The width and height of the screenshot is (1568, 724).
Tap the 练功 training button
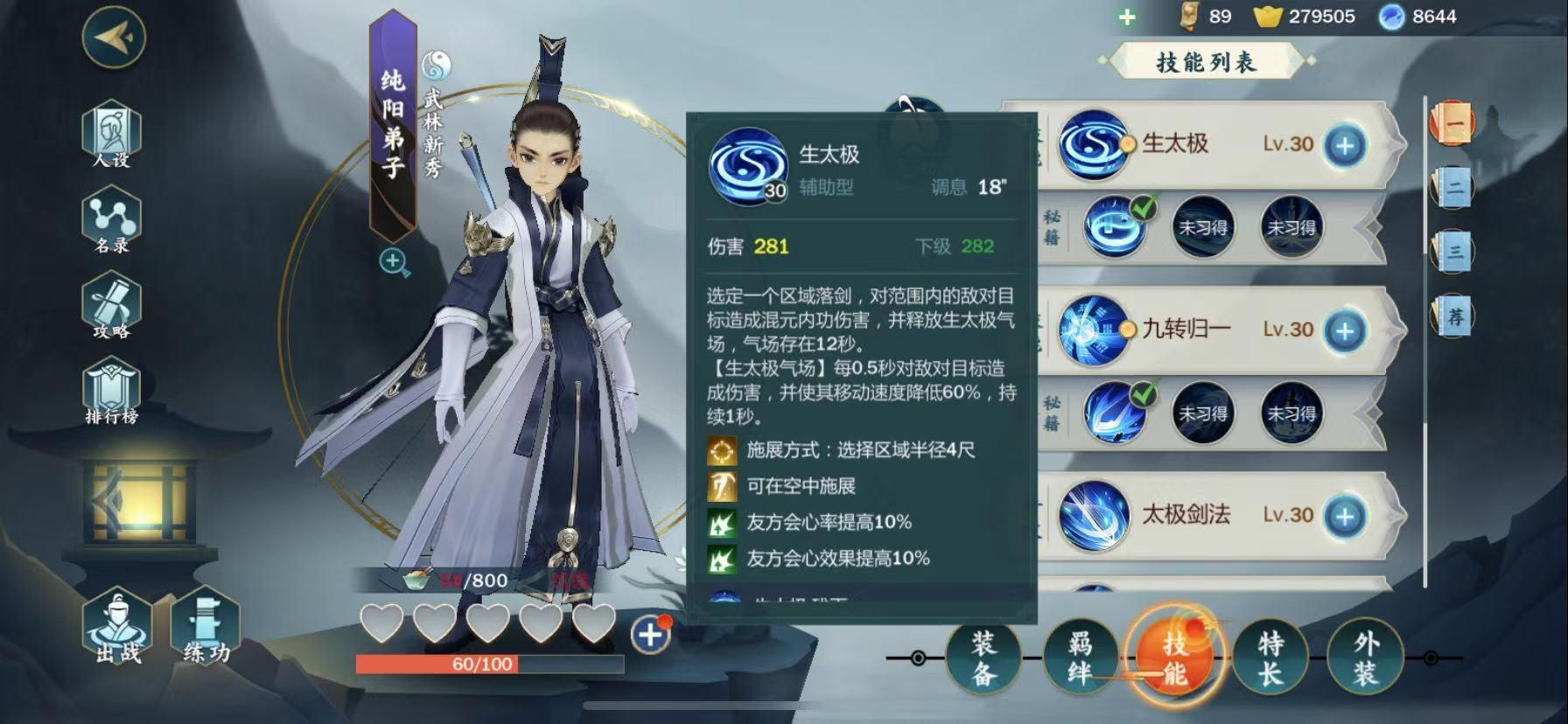click(206, 628)
